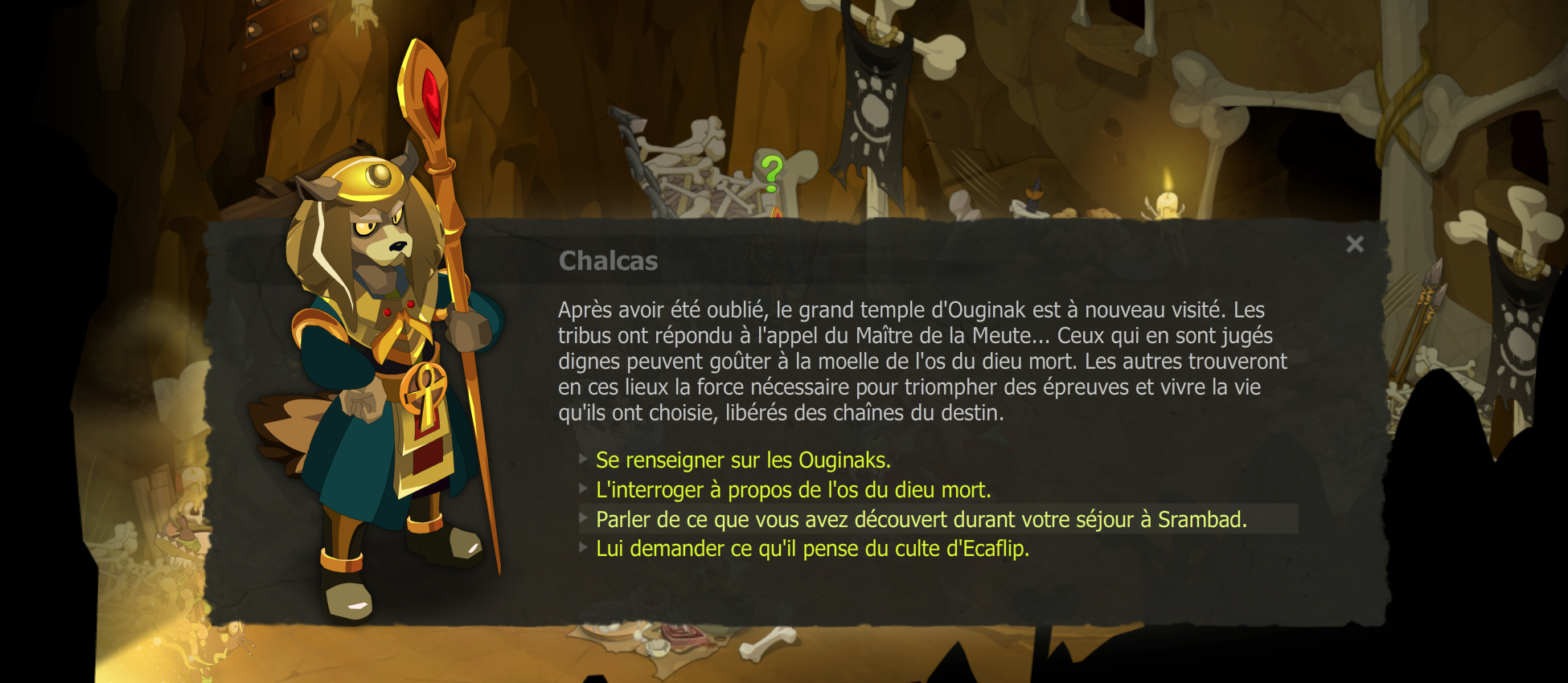Dismiss the Chalcas dialogue via the X
Image resolution: width=1568 pixels, height=683 pixels.
(1354, 243)
